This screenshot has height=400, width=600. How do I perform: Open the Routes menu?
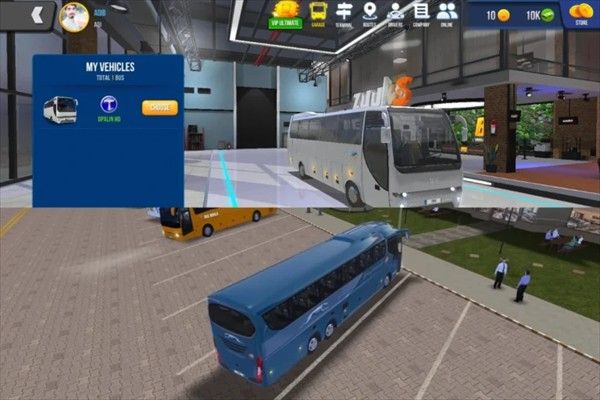(x=370, y=13)
